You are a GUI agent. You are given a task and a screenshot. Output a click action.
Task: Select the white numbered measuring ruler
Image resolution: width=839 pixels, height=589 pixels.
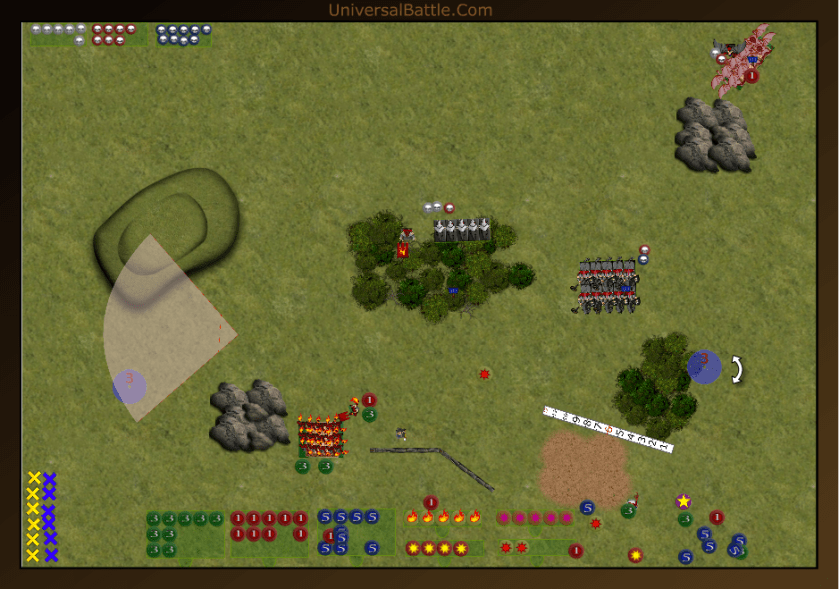(x=608, y=429)
